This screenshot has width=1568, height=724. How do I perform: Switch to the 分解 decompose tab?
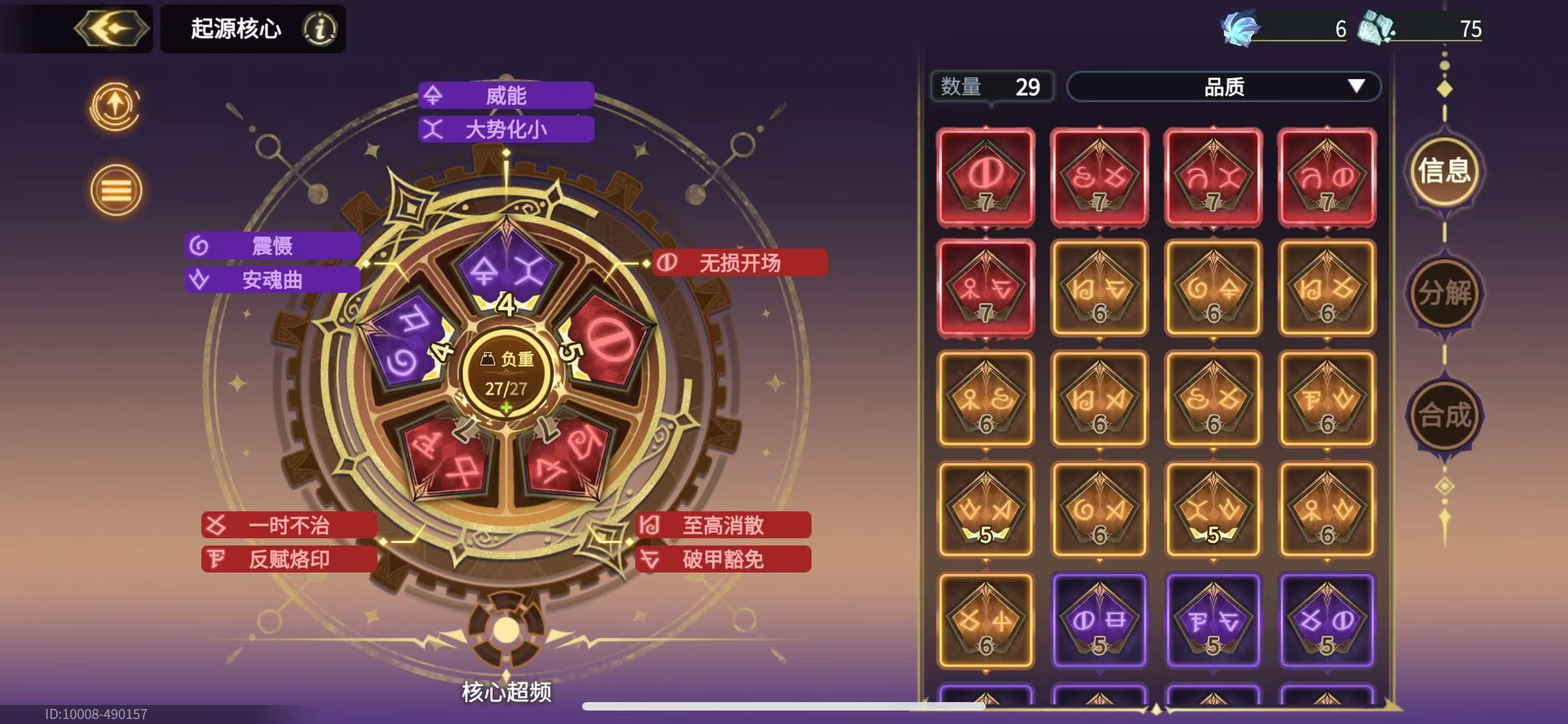click(1446, 292)
